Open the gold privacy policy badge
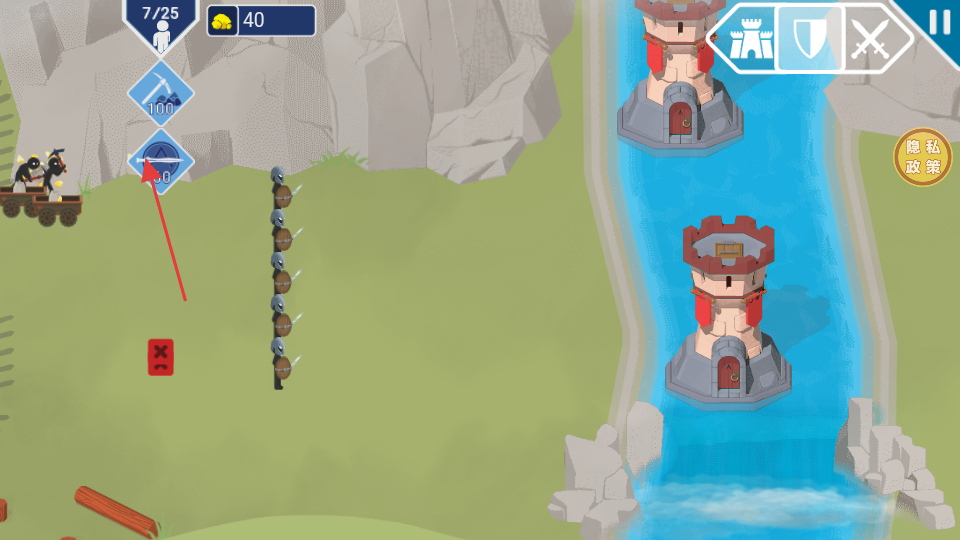This screenshot has height=540, width=960. [922, 157]
